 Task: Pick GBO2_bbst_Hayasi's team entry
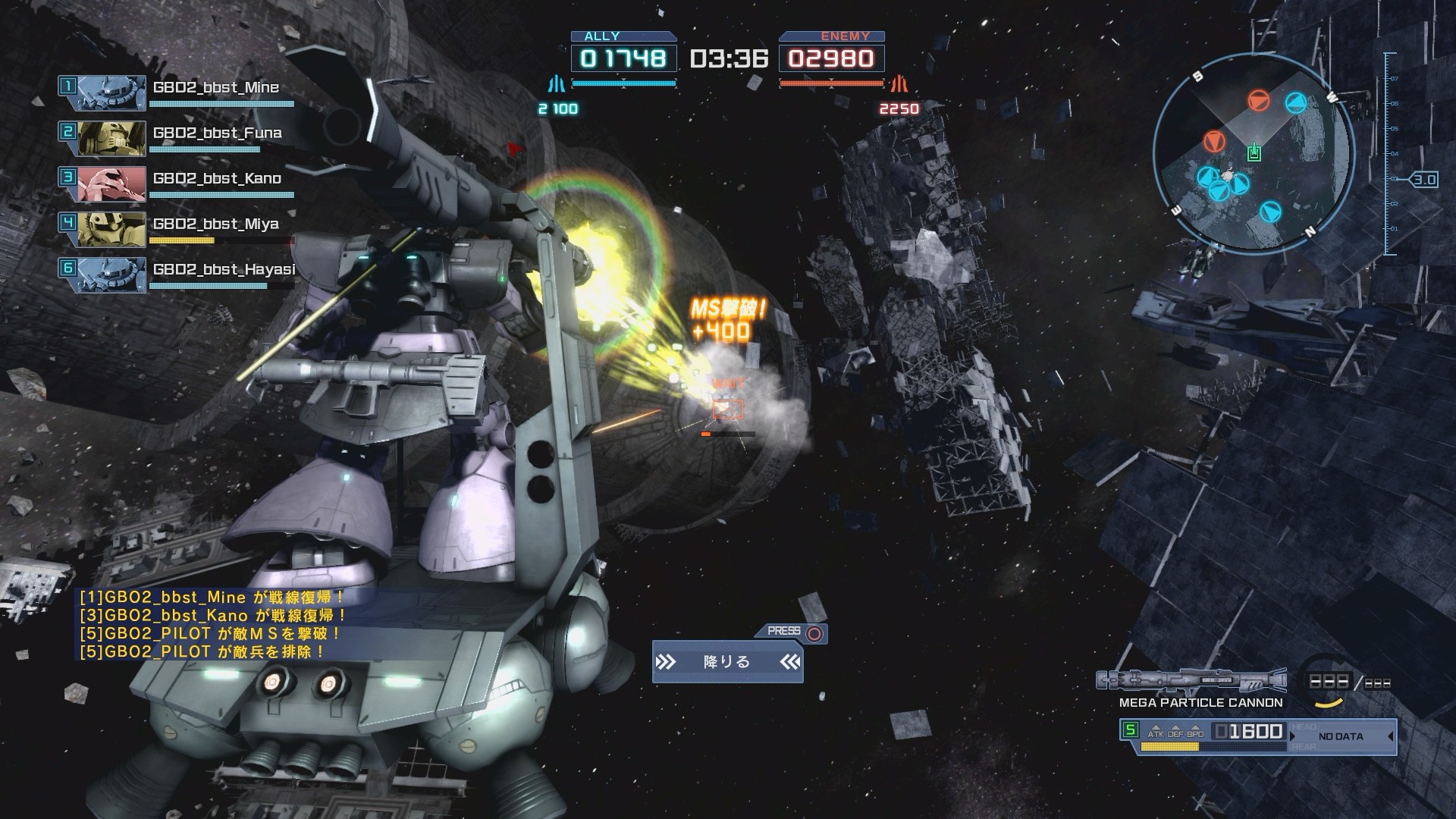[x=224, y=270]
